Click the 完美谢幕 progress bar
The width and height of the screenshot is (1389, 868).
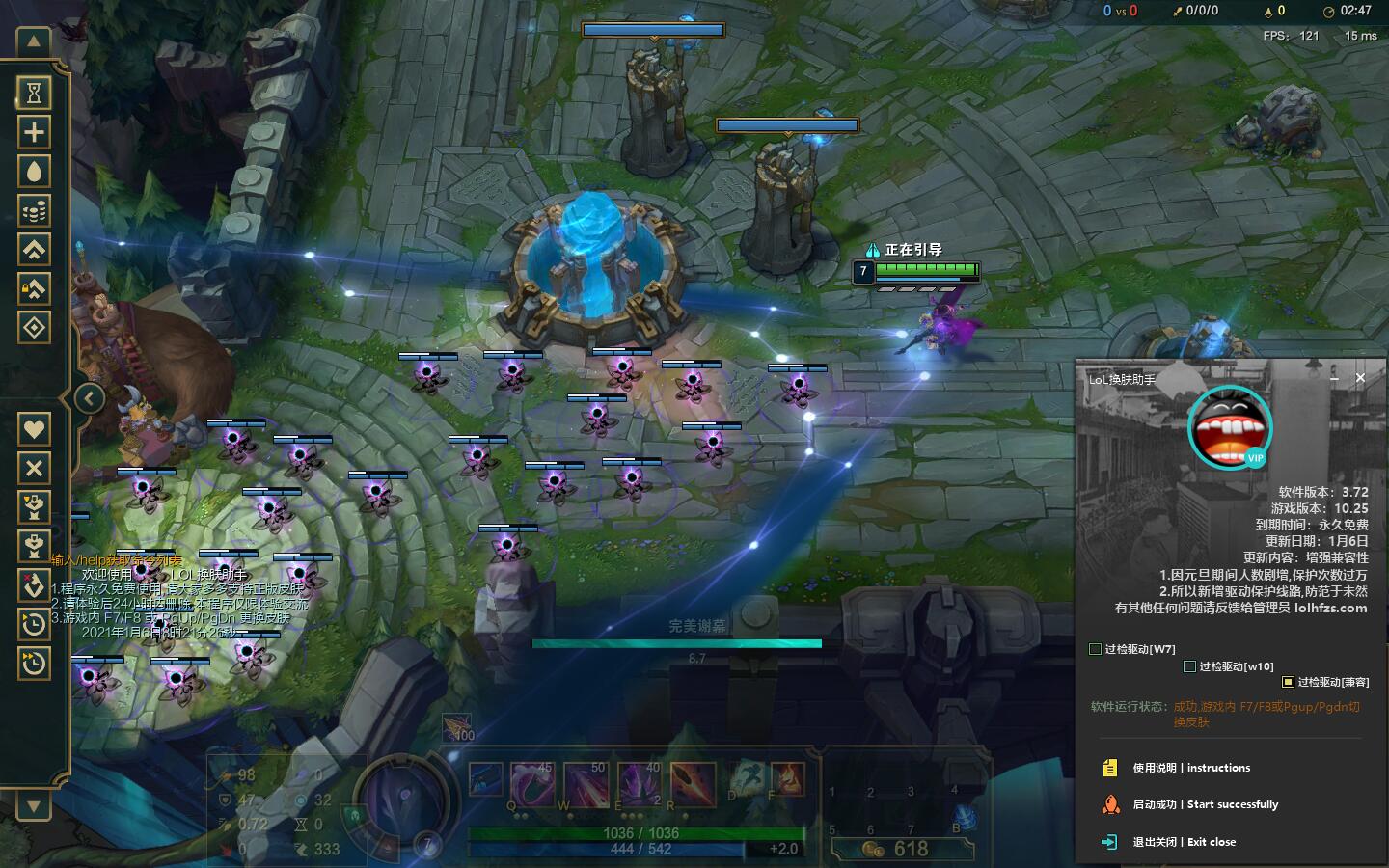click(x=675, y=643)
